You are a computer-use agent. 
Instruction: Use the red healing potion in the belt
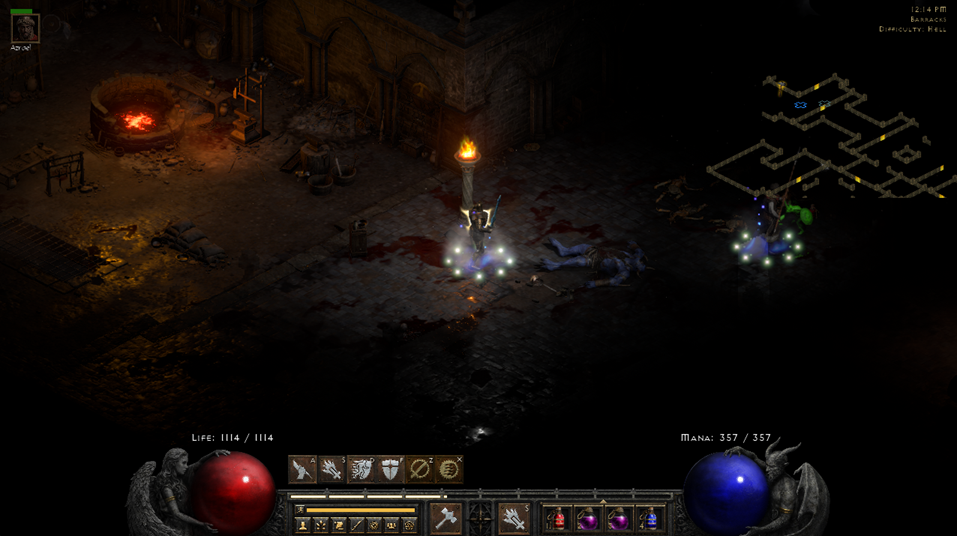558,519
